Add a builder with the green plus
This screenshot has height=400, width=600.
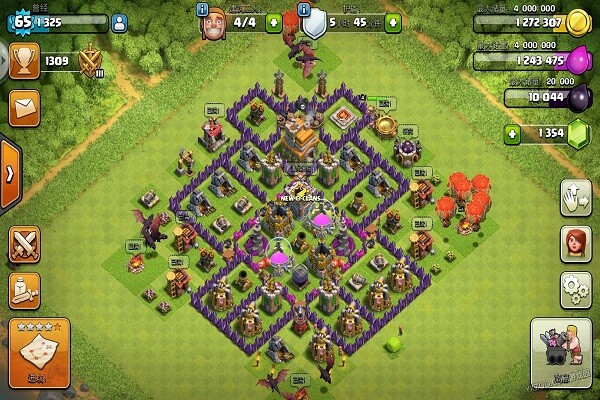click(x=274, y=20)
